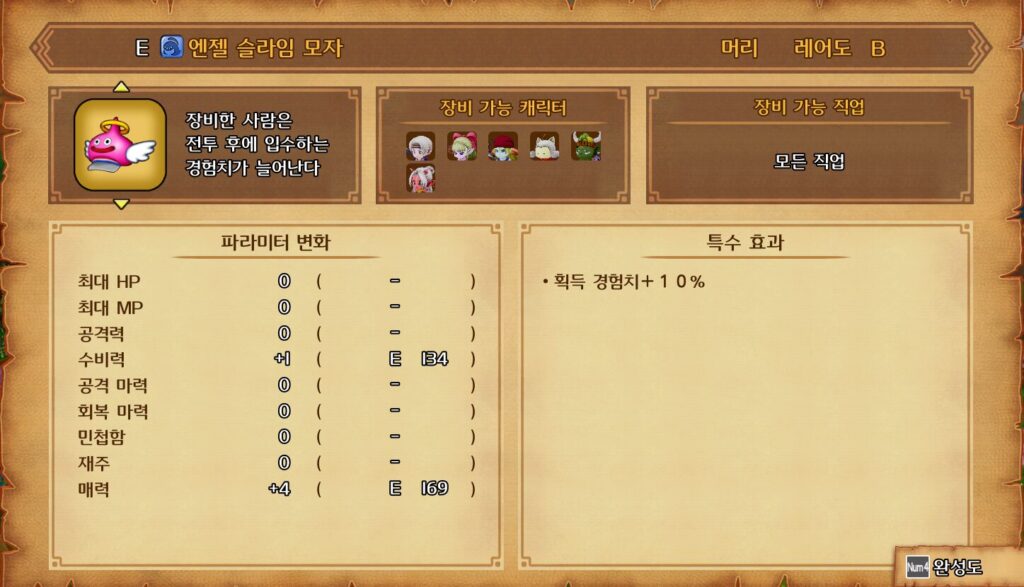
Task: Click the up arrow above the item icon
Action: click(121, 87)
